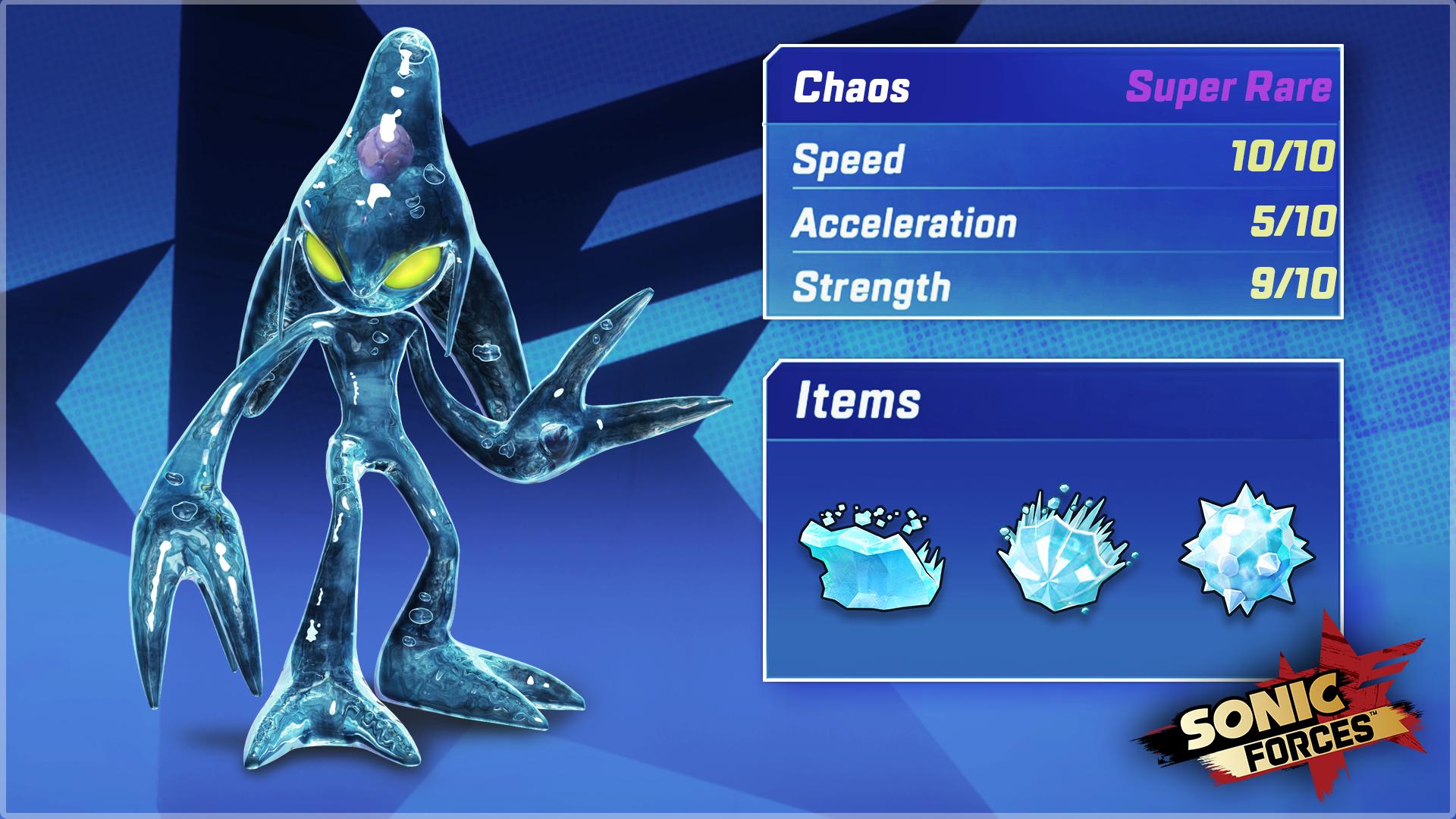Select the ice crystal shard item icon
The height and width of the screenshot is (819, 1456).
[1062, 554]
